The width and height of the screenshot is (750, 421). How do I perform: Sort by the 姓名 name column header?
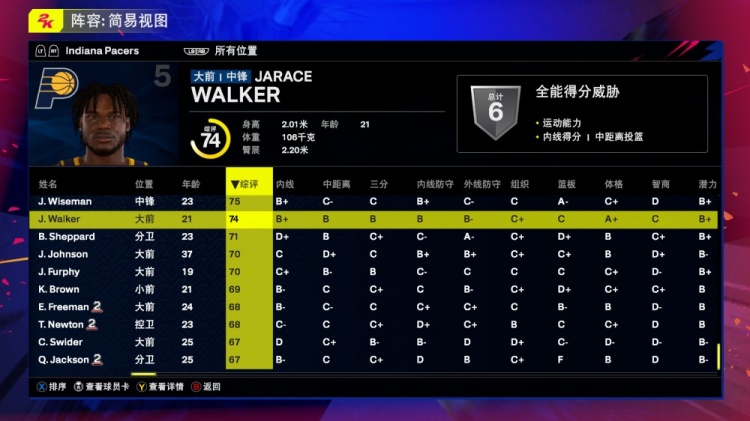pos(48,184)
